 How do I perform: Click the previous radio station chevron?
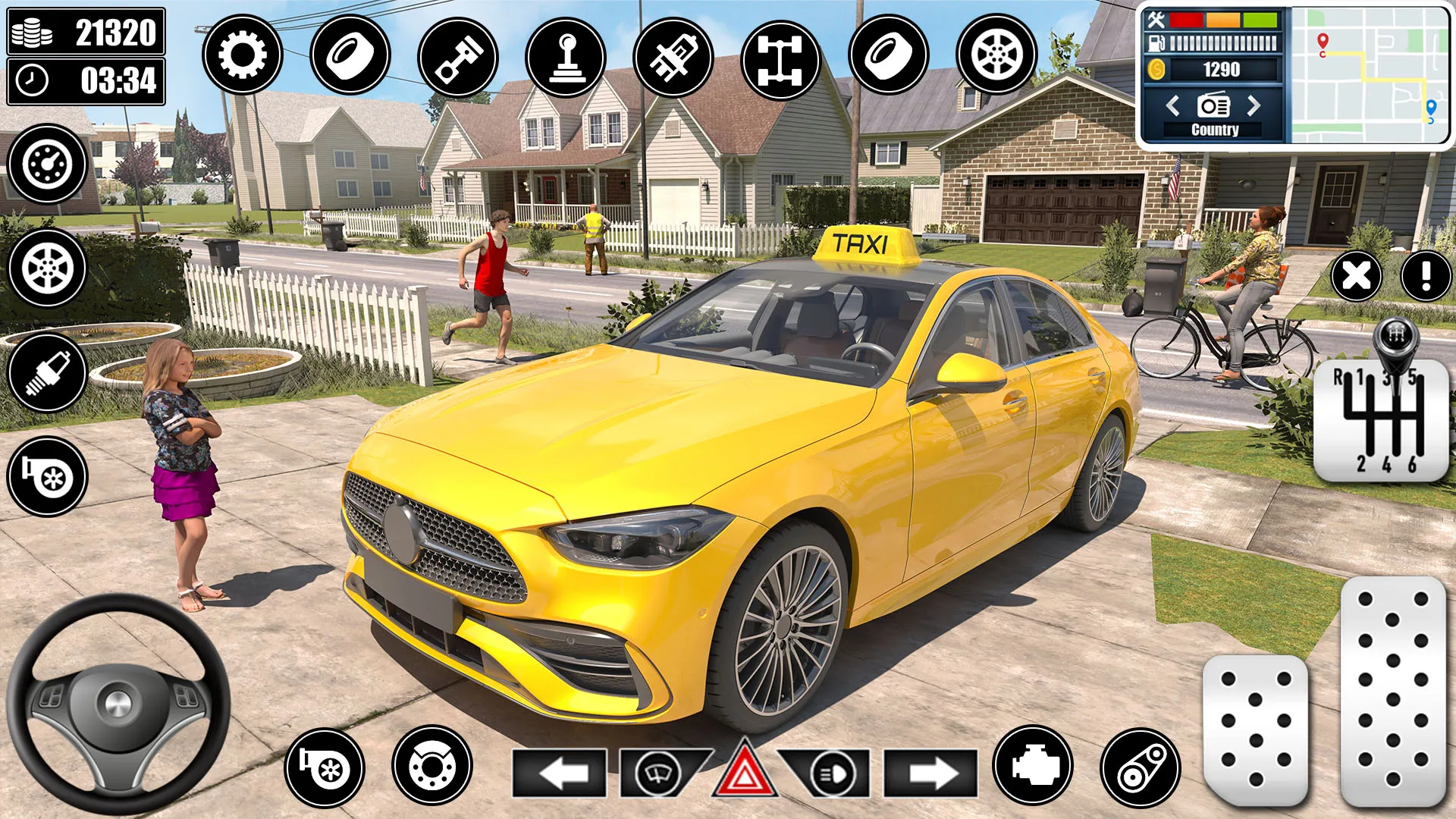[1174, 107]
